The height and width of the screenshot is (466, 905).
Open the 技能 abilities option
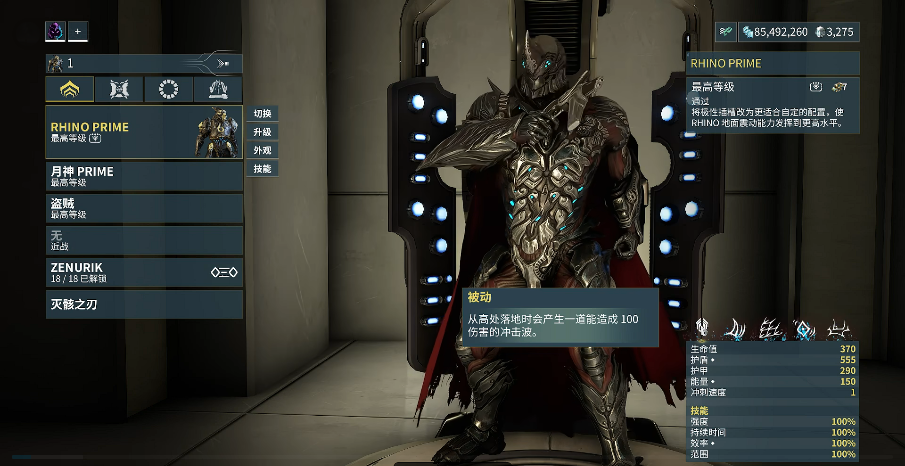(x=262, y=168)
